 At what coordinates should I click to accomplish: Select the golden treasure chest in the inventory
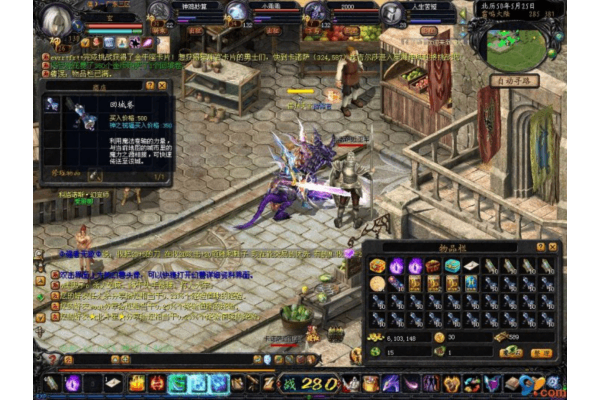[378, 266]
